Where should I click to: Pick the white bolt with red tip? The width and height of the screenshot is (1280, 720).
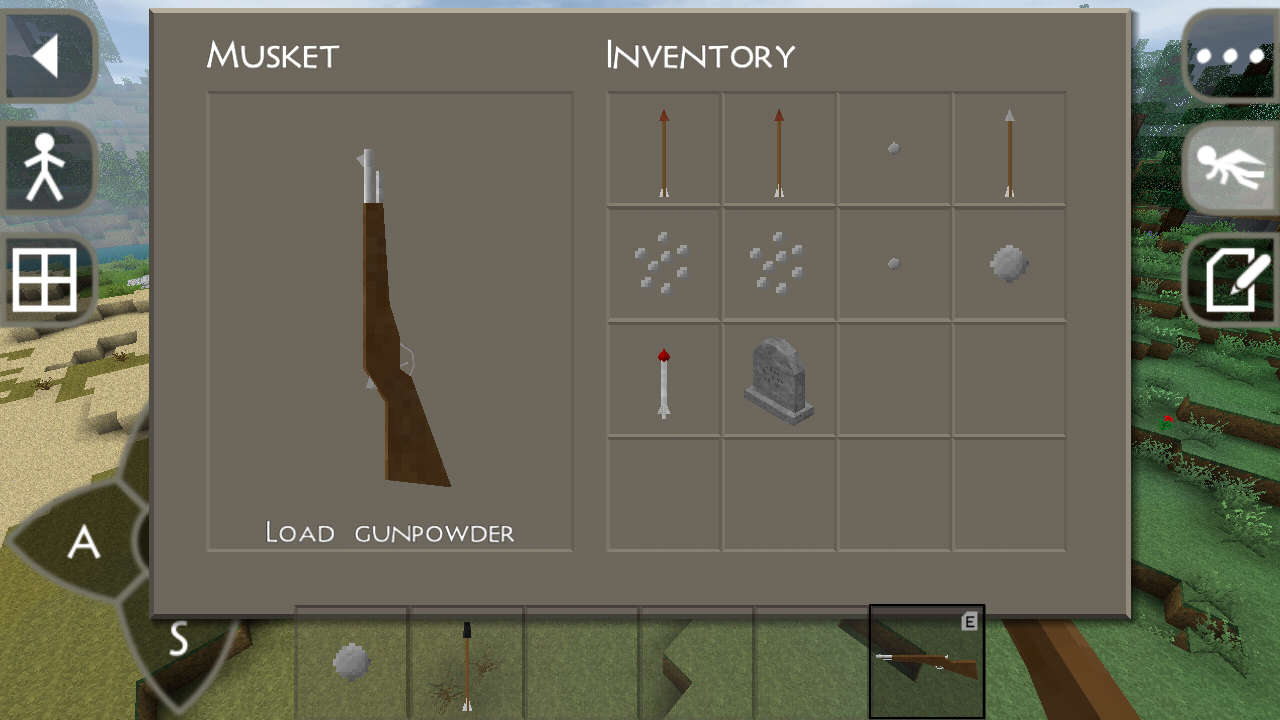(x=664, y=381)
